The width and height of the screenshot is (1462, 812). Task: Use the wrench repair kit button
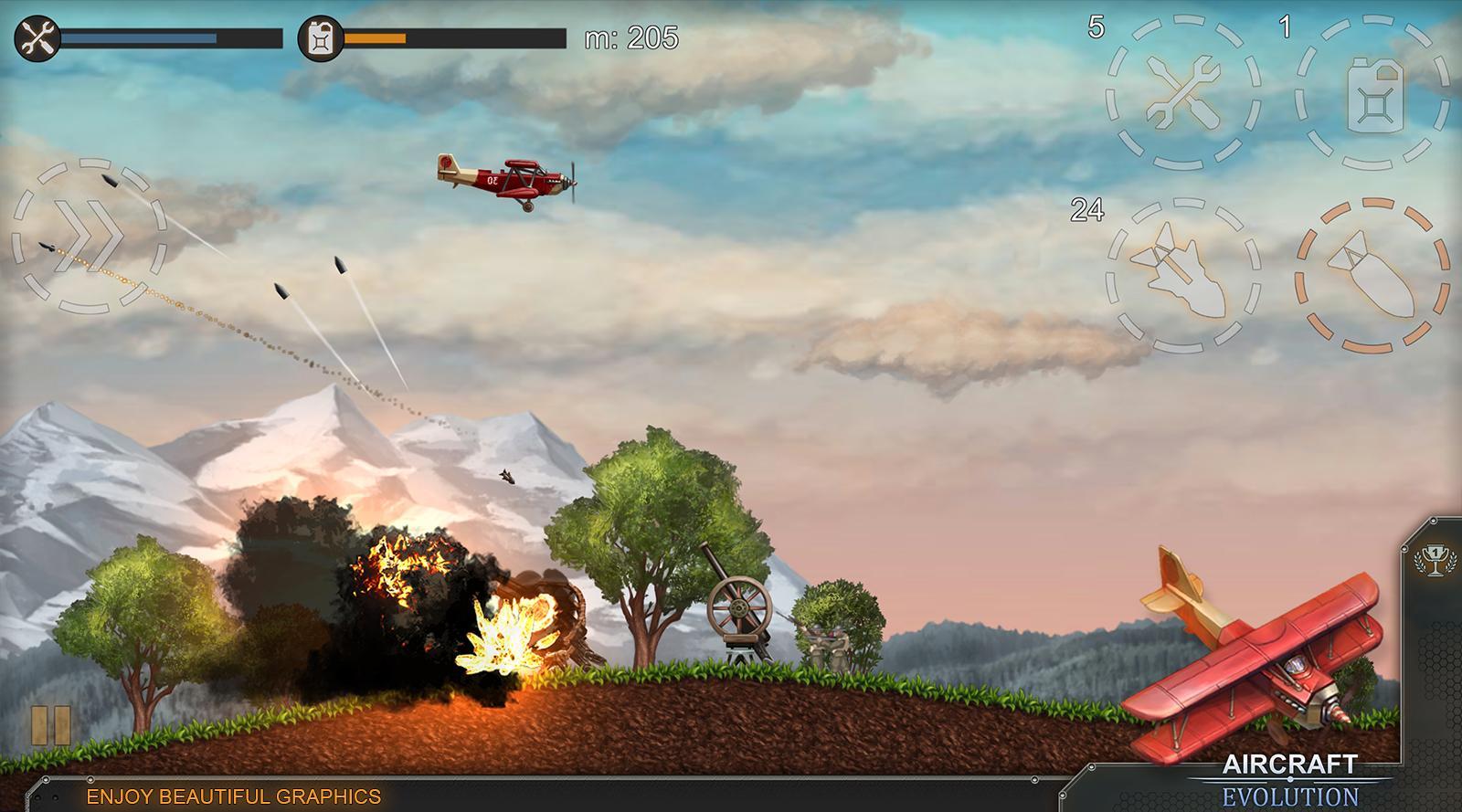click(1183, 93)
